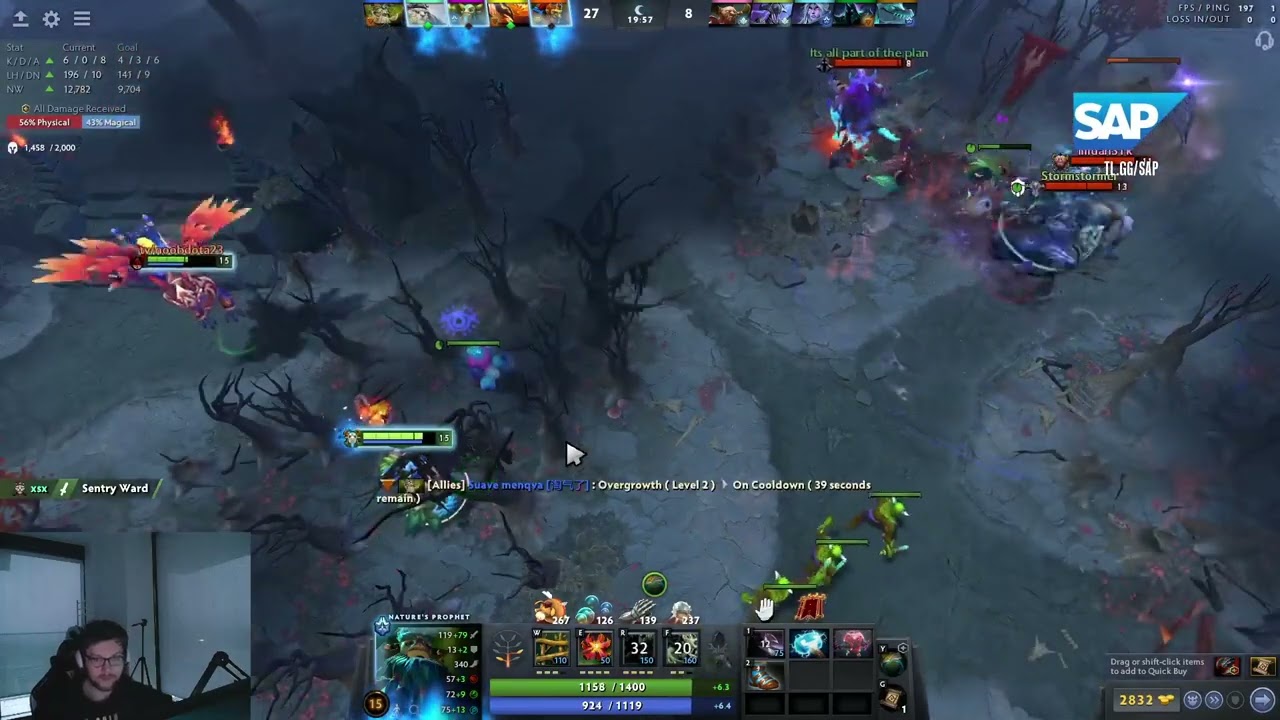This screenshot has height=720, width=1280.
Task: Click the Sentry Ward icon in event feed
Action: pos(62,489)
